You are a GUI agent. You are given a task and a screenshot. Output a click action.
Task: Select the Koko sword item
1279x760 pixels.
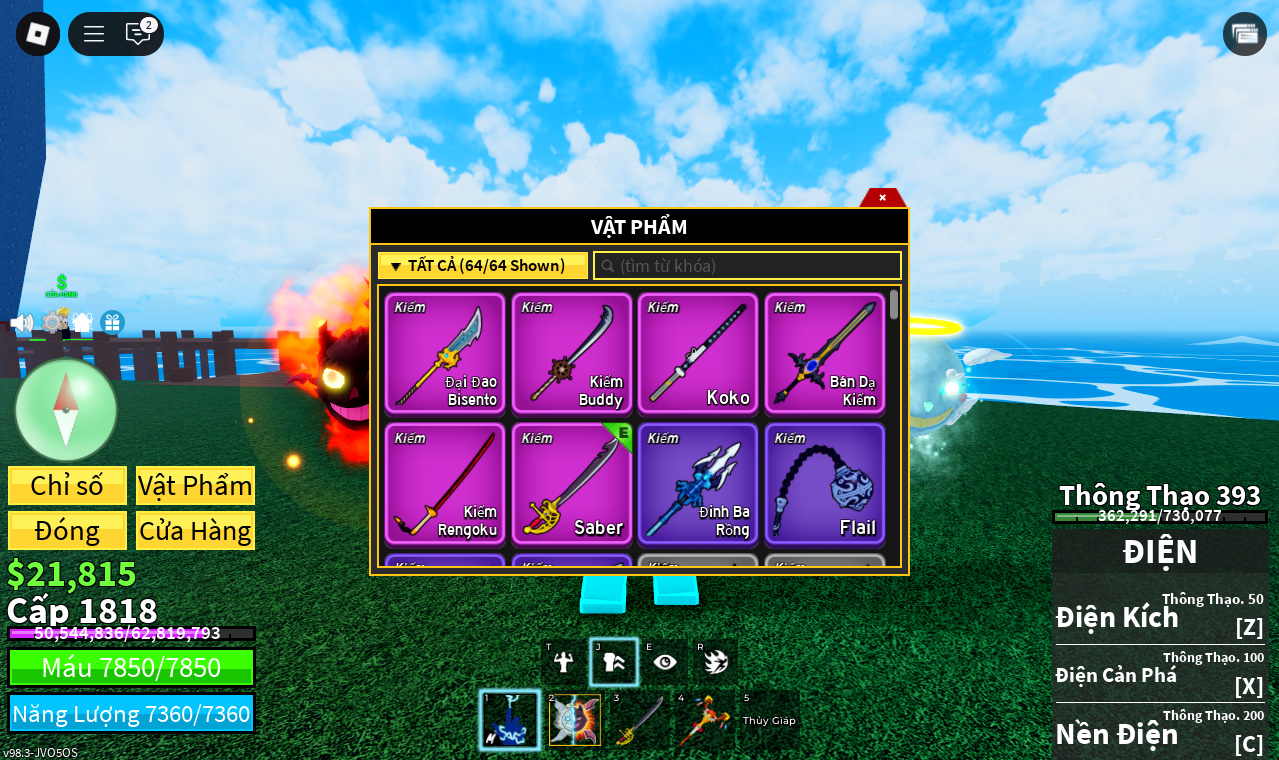(x=698, y=353)
